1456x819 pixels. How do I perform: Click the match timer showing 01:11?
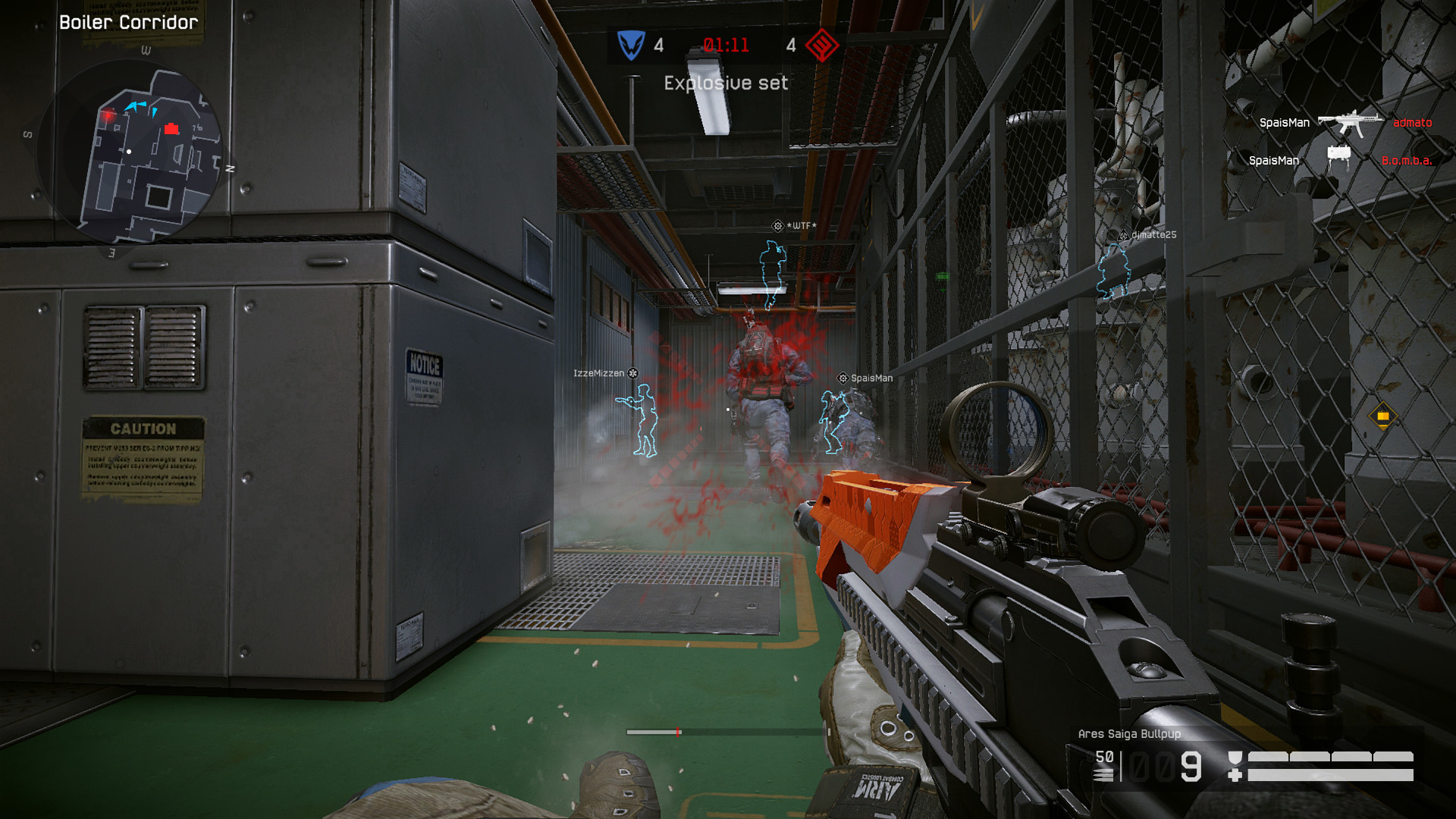726,45
